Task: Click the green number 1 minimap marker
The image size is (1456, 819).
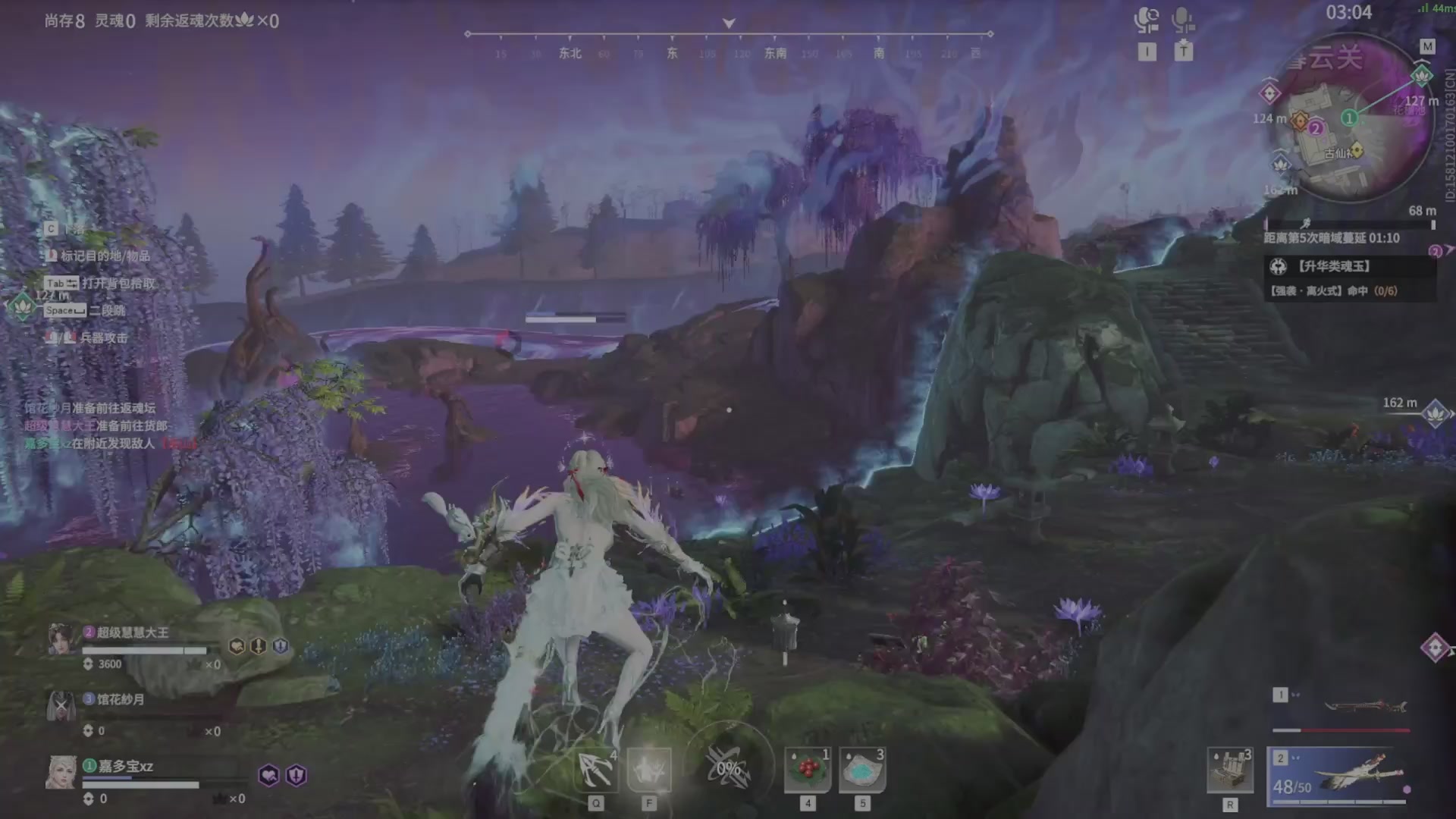Action: point(1349,118)
